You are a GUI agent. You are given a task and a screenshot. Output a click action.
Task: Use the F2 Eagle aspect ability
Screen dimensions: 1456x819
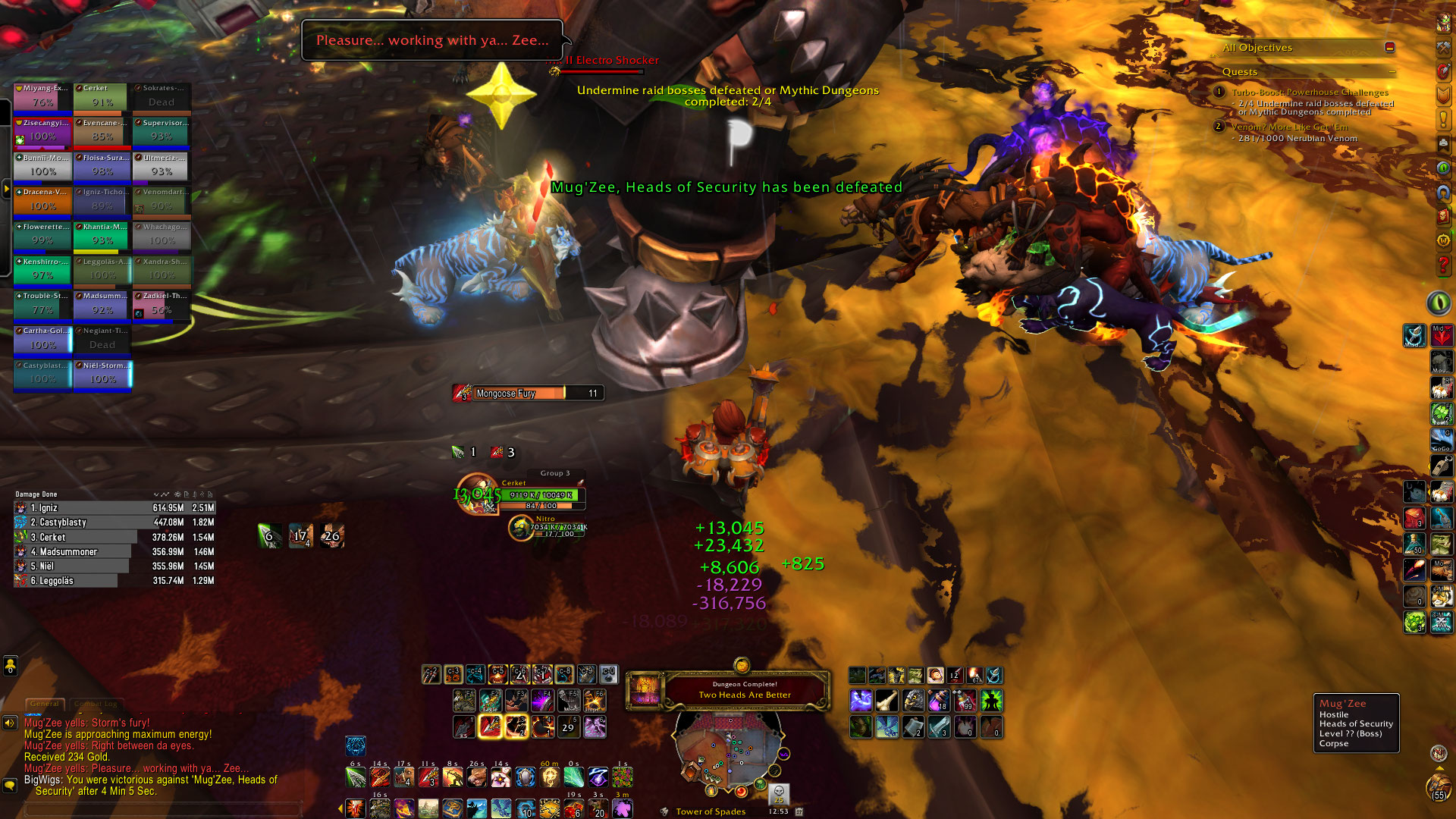(490, 700)
